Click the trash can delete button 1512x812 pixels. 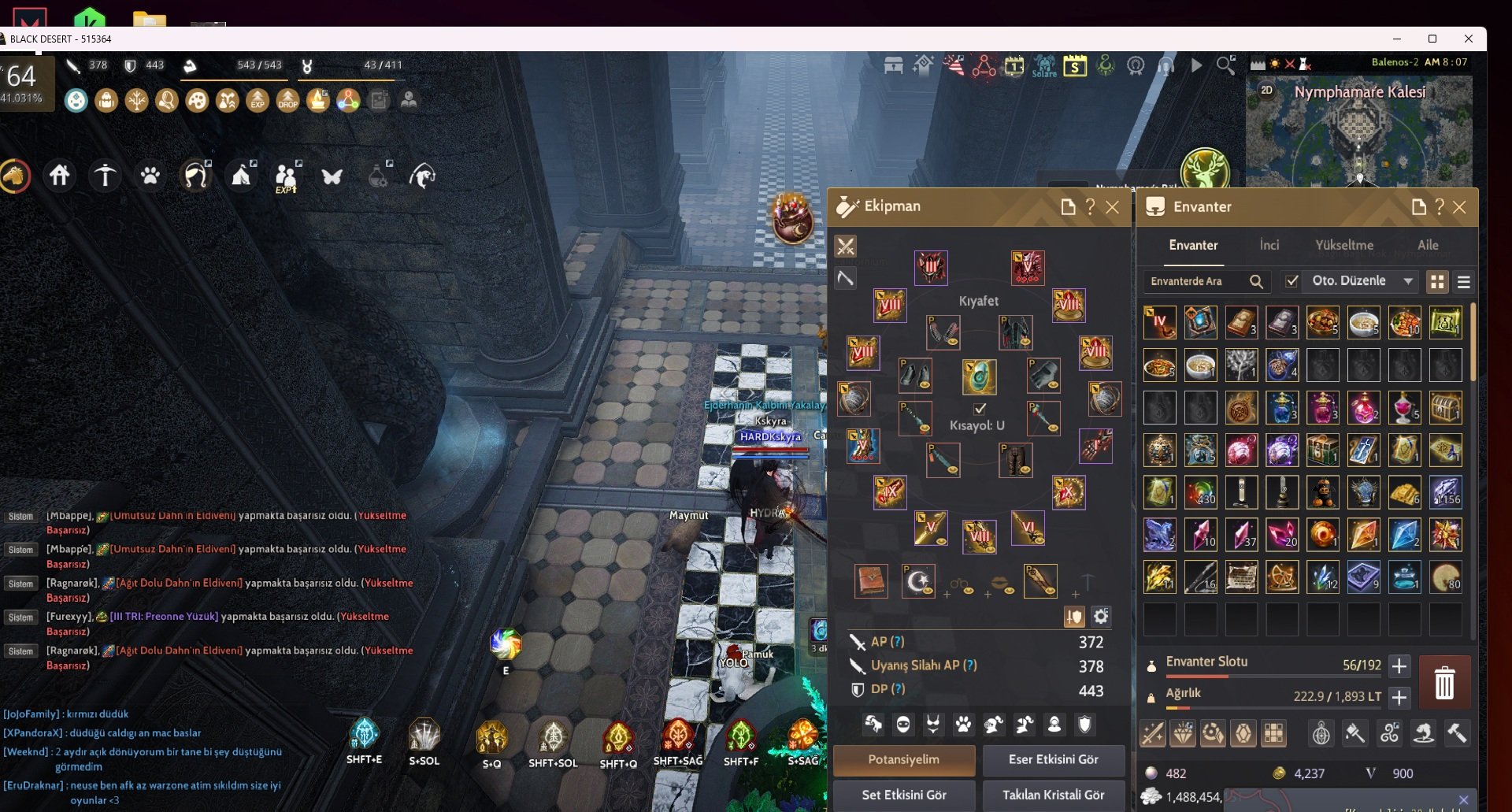coord(1444,683)
